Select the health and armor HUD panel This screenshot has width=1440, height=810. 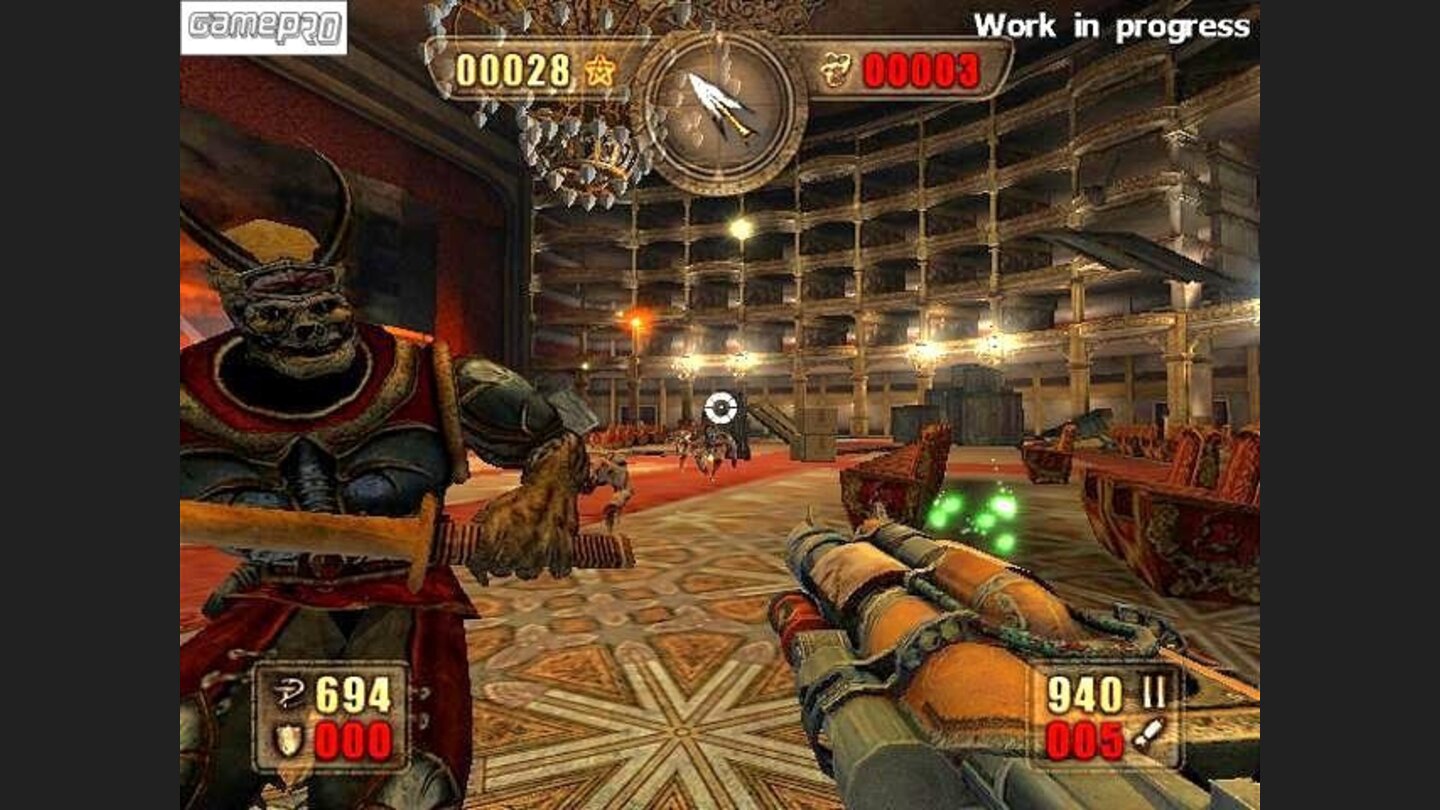pyautogui.click(x=330, y=715)
